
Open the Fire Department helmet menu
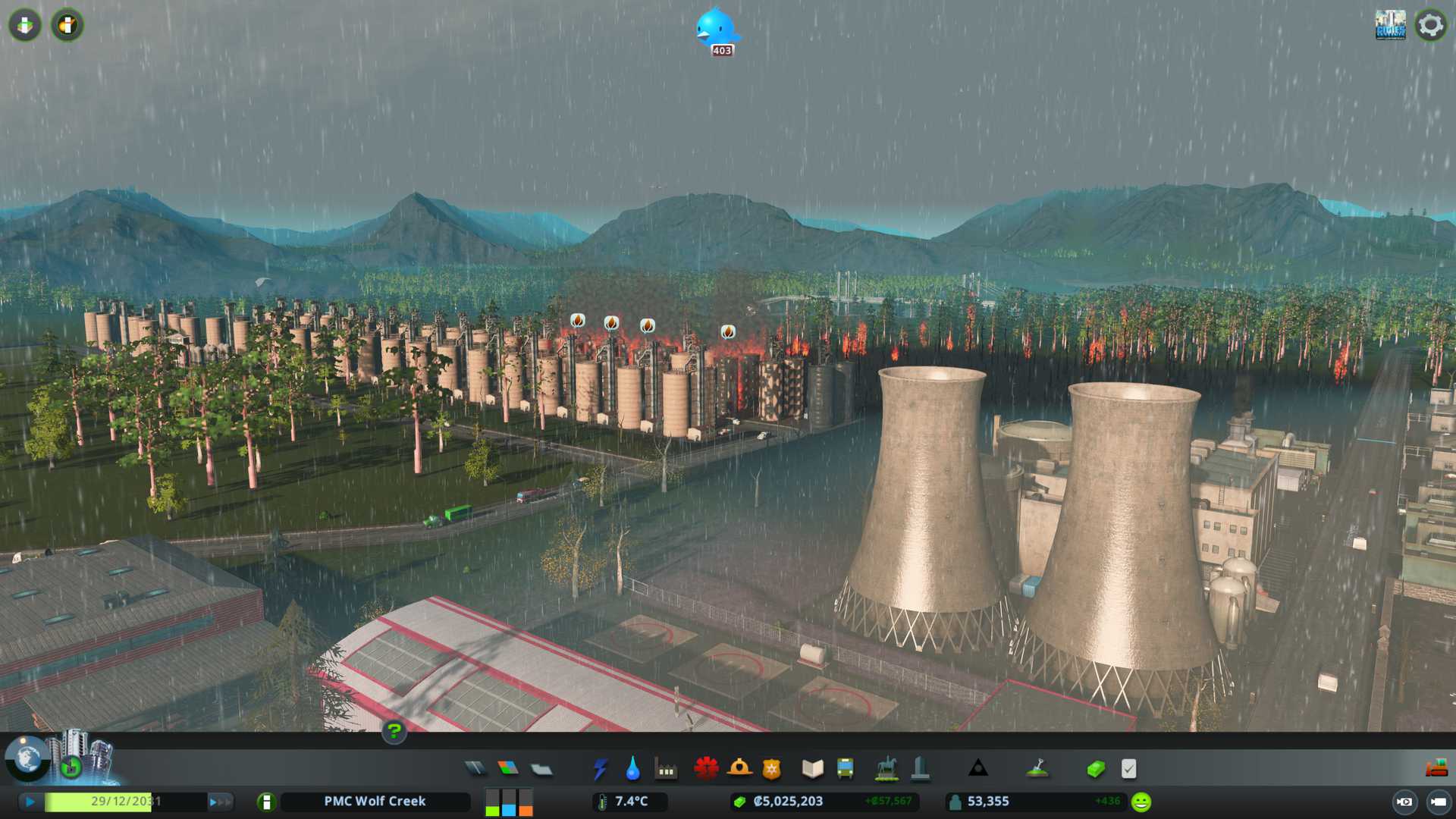tap(739, 769)
